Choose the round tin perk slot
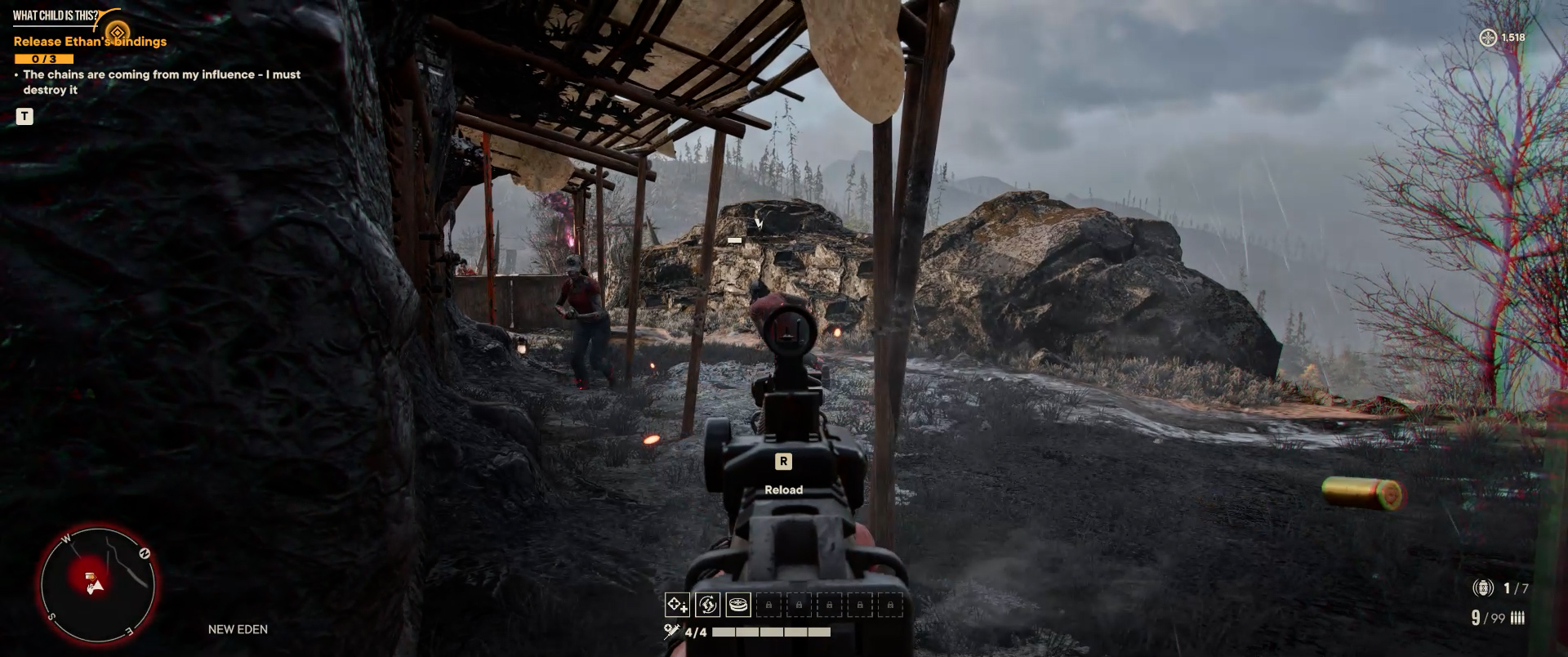Image resolution: width=1568 pixels, height=657 pixels. pos(738,605)
